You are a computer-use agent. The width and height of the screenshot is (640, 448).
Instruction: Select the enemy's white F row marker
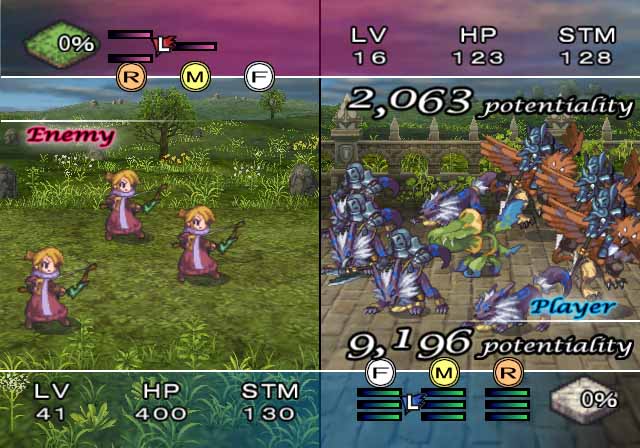pyautogui.click(x=259, y=75)
